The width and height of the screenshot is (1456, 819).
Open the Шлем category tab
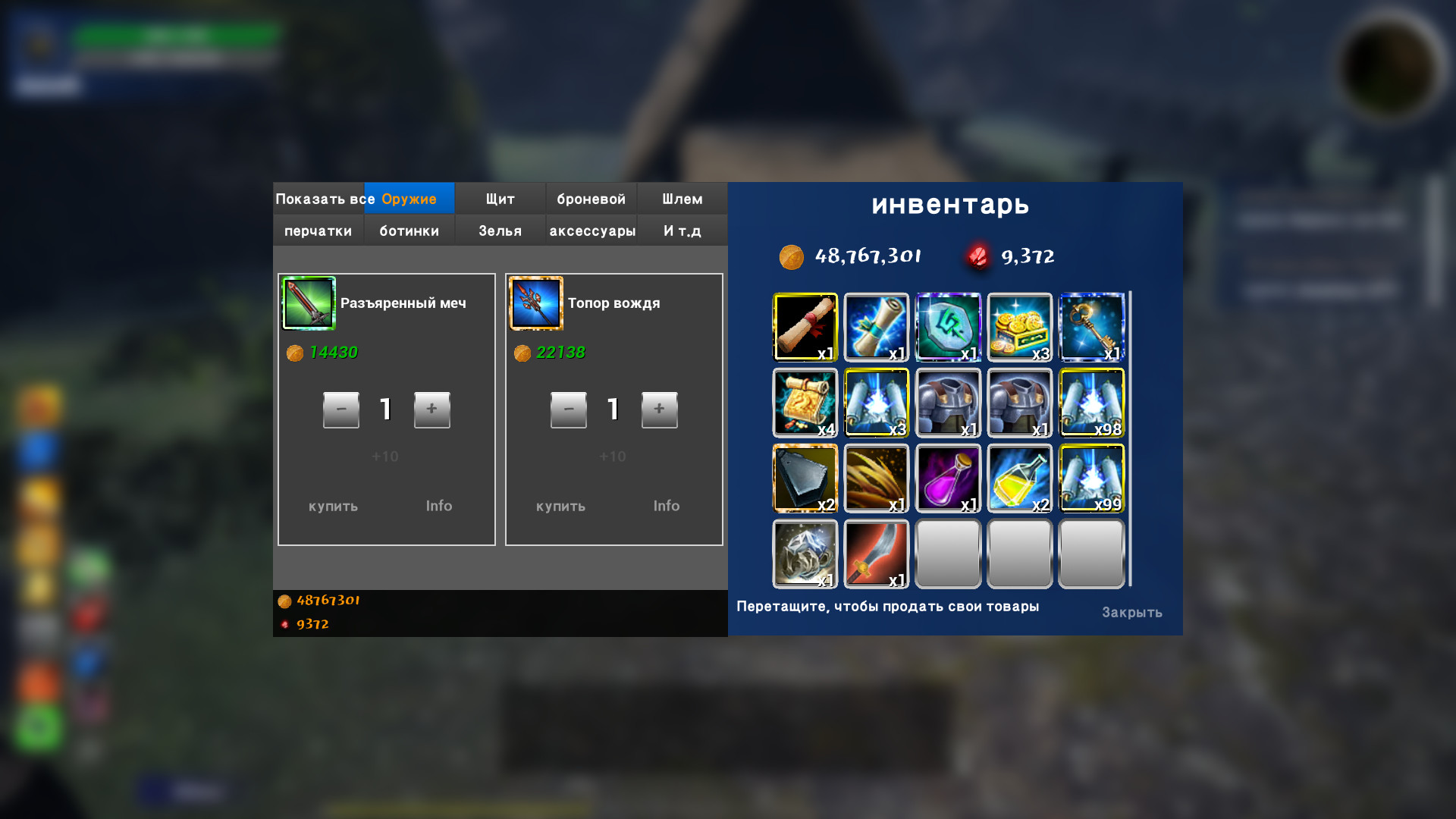click(x=682, y=199)
